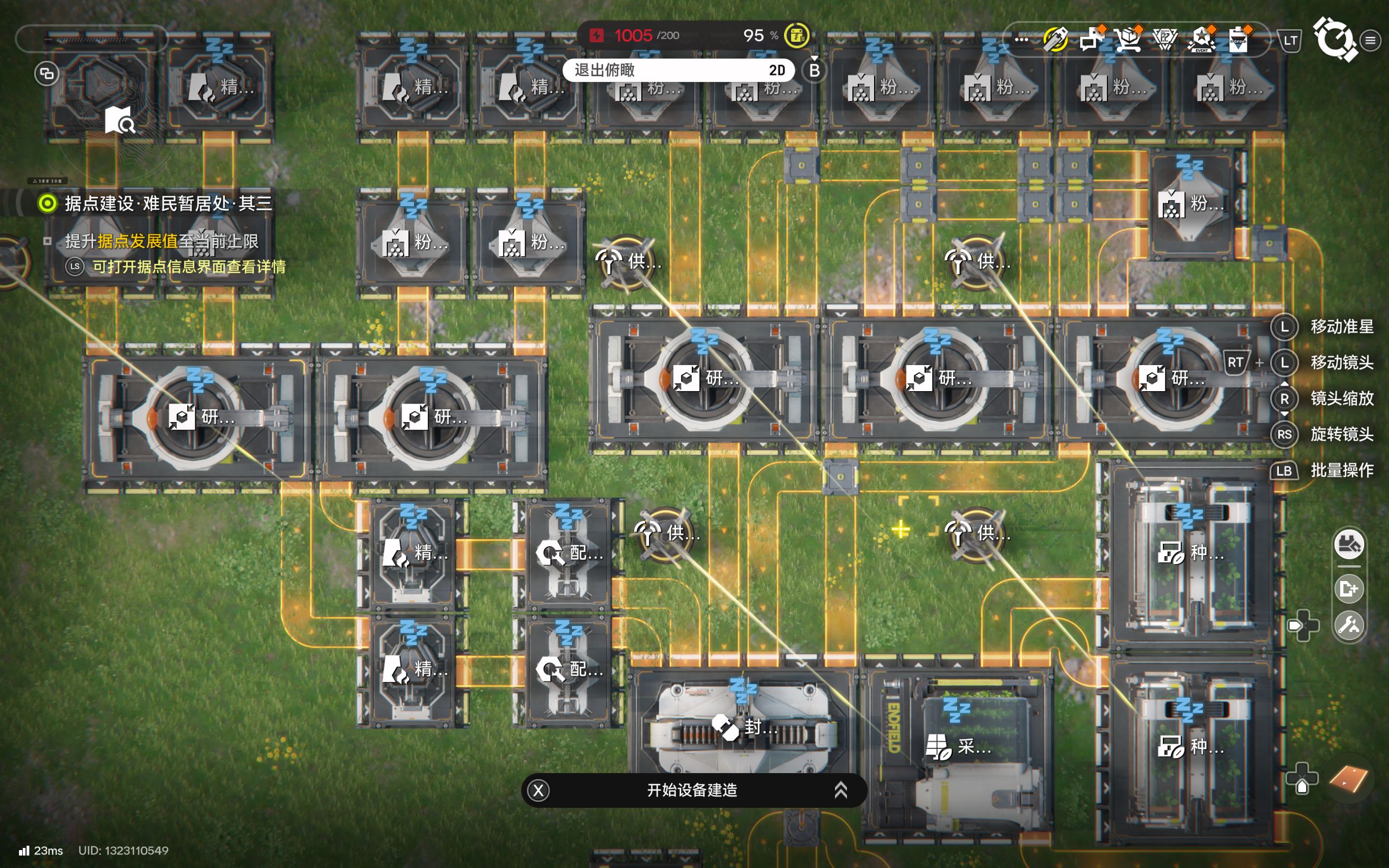Select the 据点建设 quest tracker entry
The height and width of the screenshot is (868, 1389).
click(x=168, y=203)
